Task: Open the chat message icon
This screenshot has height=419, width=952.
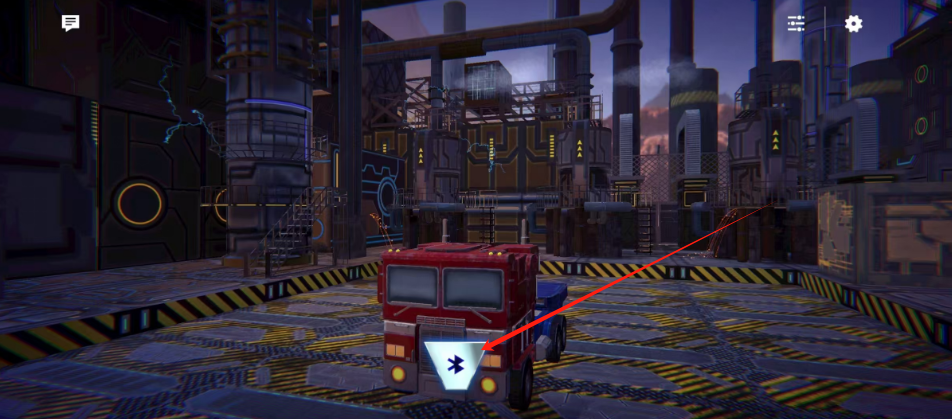Action: coord(70,23)
